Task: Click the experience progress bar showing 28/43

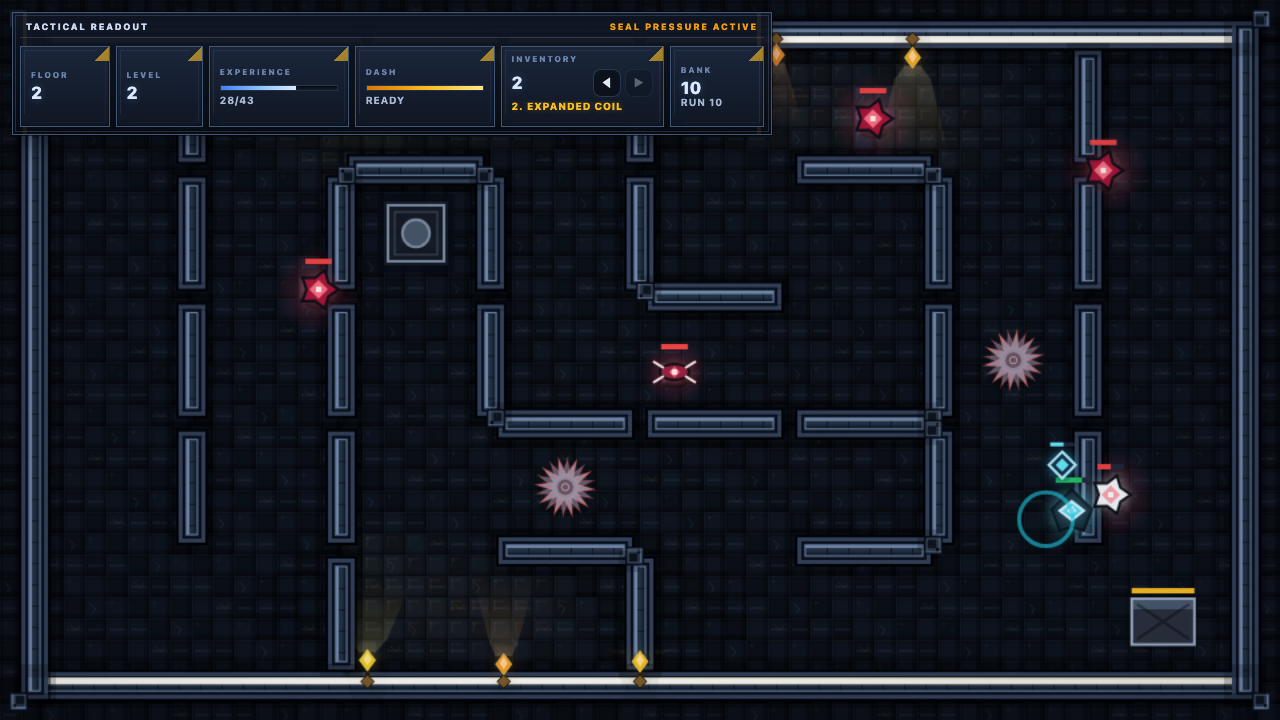Action: 278,87
